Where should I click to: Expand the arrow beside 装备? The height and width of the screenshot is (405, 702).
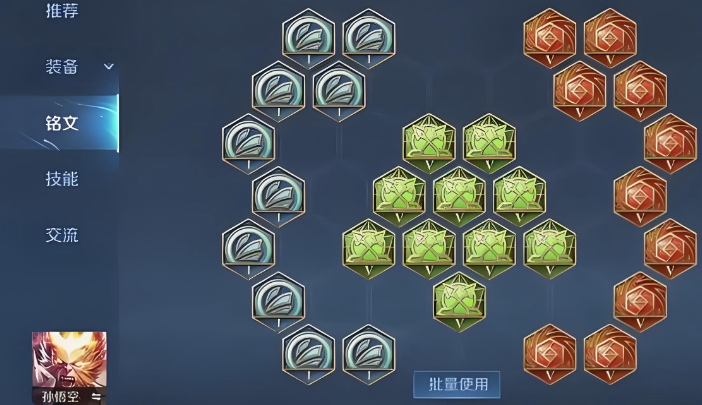tap(109, 67)
